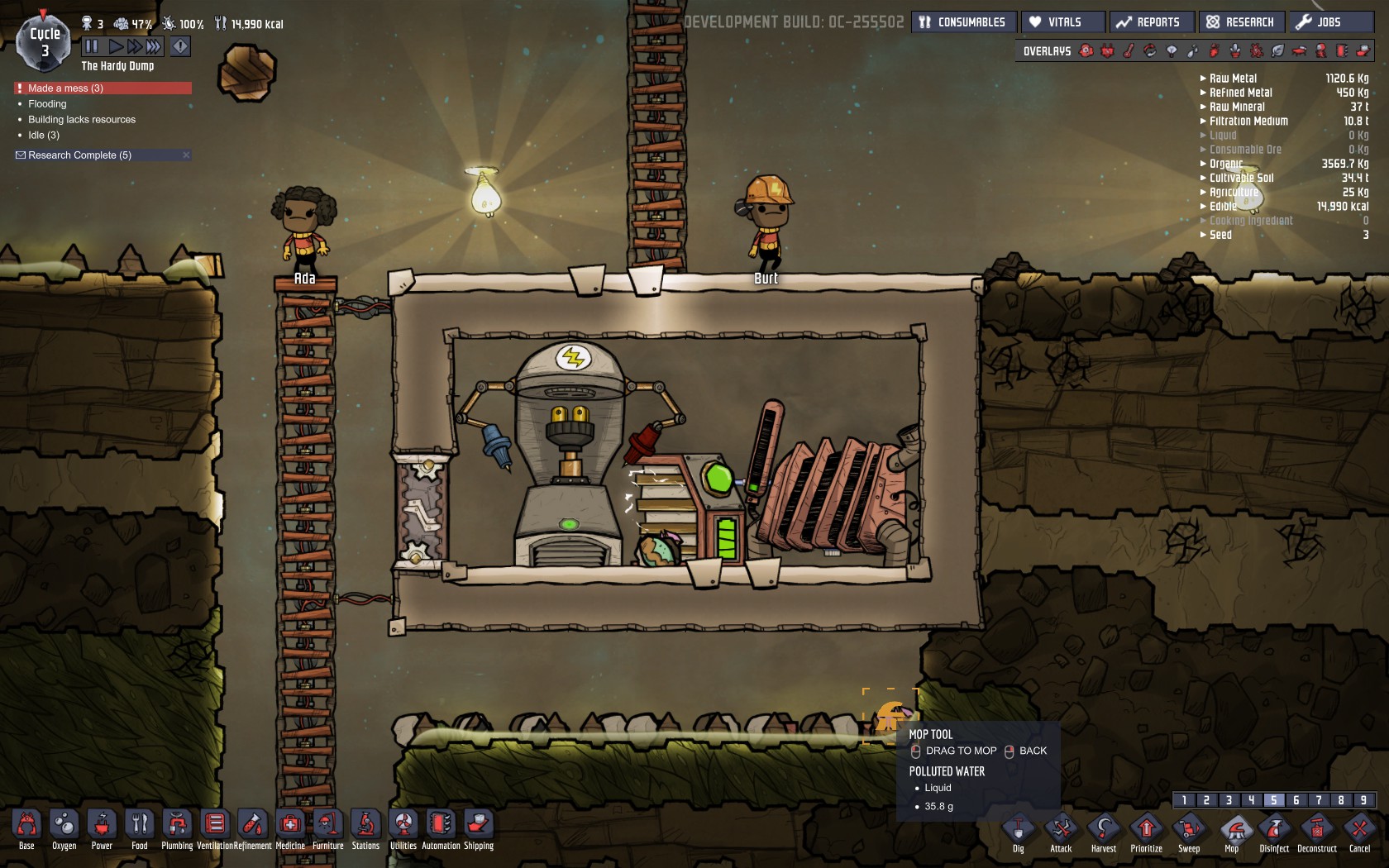Choose the Power build category
The width and height of the screenshot is (1389, 868).
tap(102, 827)
